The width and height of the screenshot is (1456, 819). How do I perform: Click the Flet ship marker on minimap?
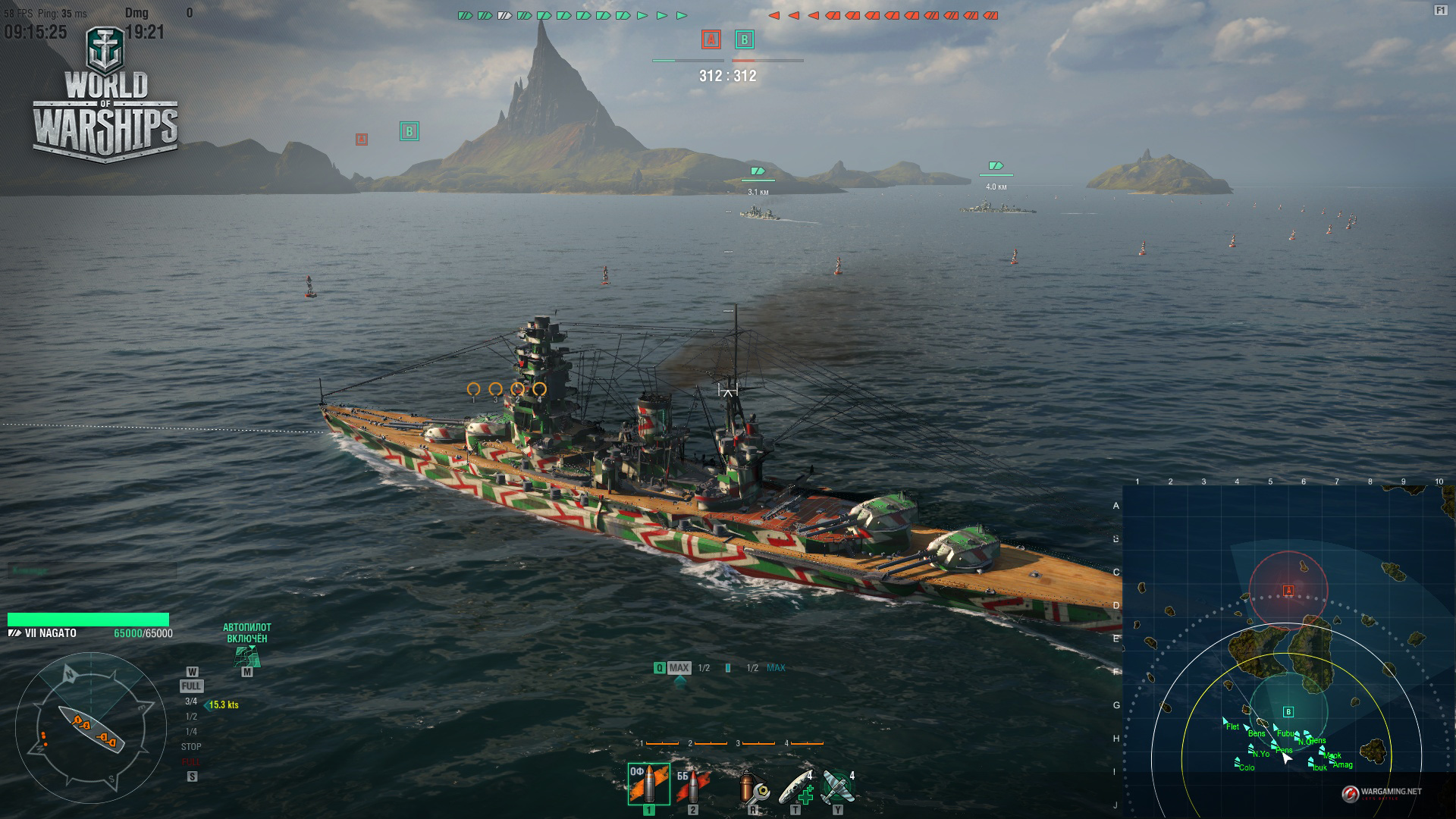[x=1225, y=721]
